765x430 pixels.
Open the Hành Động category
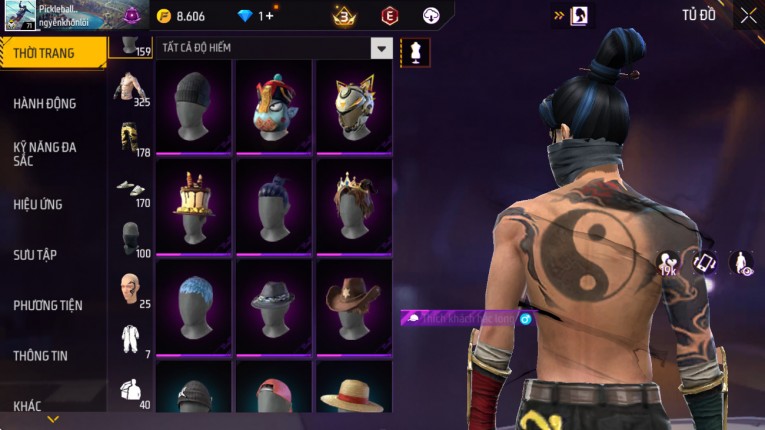click(x=45, y=103)
